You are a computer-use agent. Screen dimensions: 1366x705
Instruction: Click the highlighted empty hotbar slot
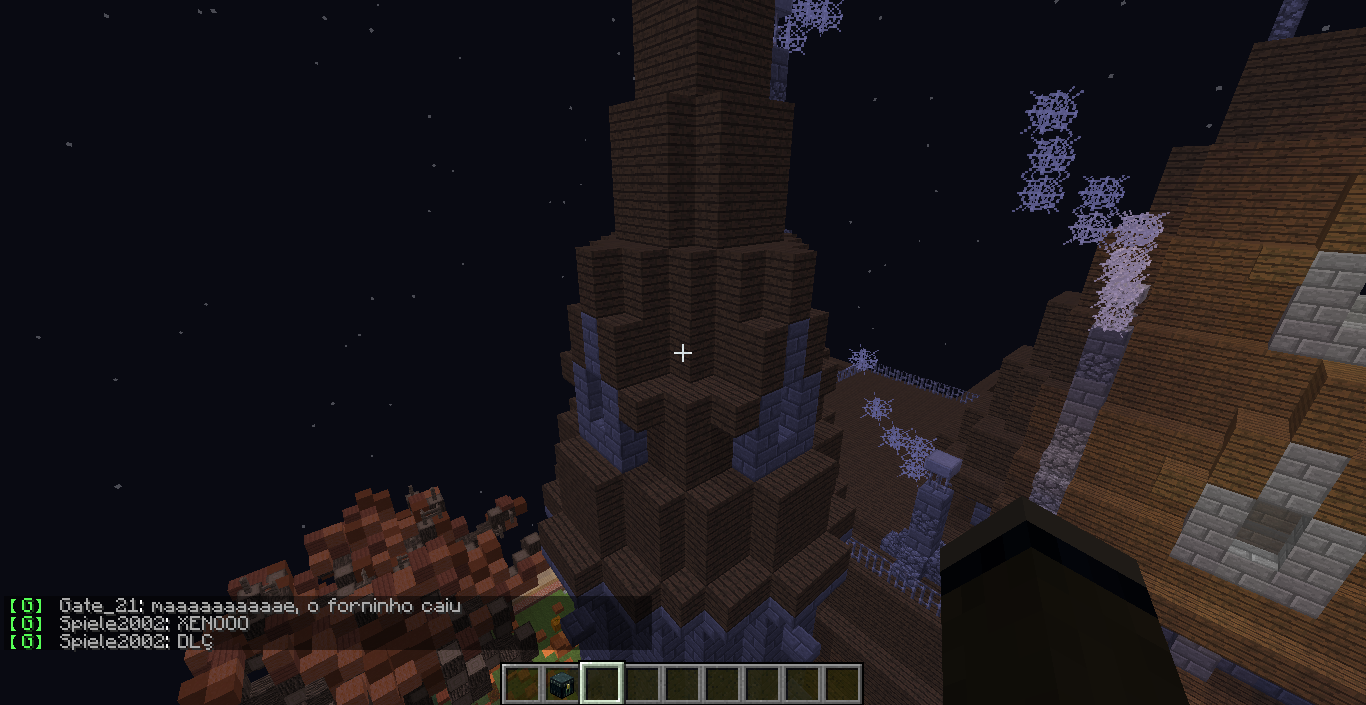pyautogui.click(x=602, y=684)
